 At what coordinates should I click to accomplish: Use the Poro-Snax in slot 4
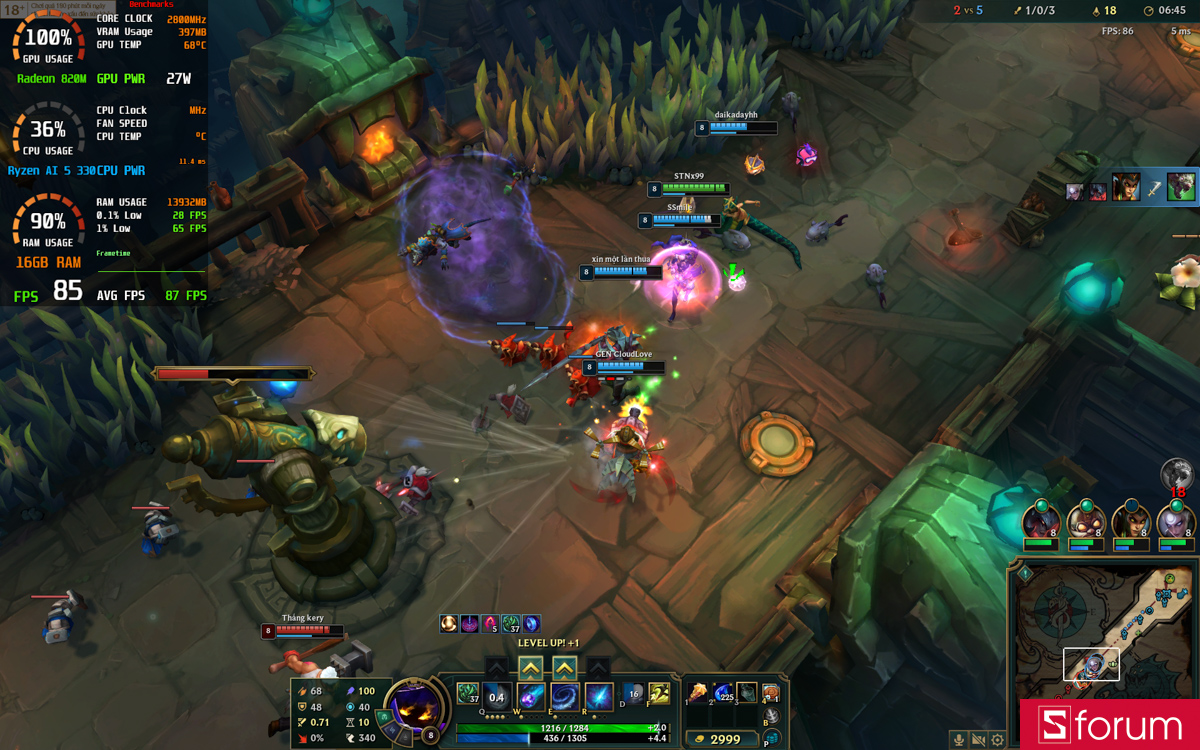(771, 693)
